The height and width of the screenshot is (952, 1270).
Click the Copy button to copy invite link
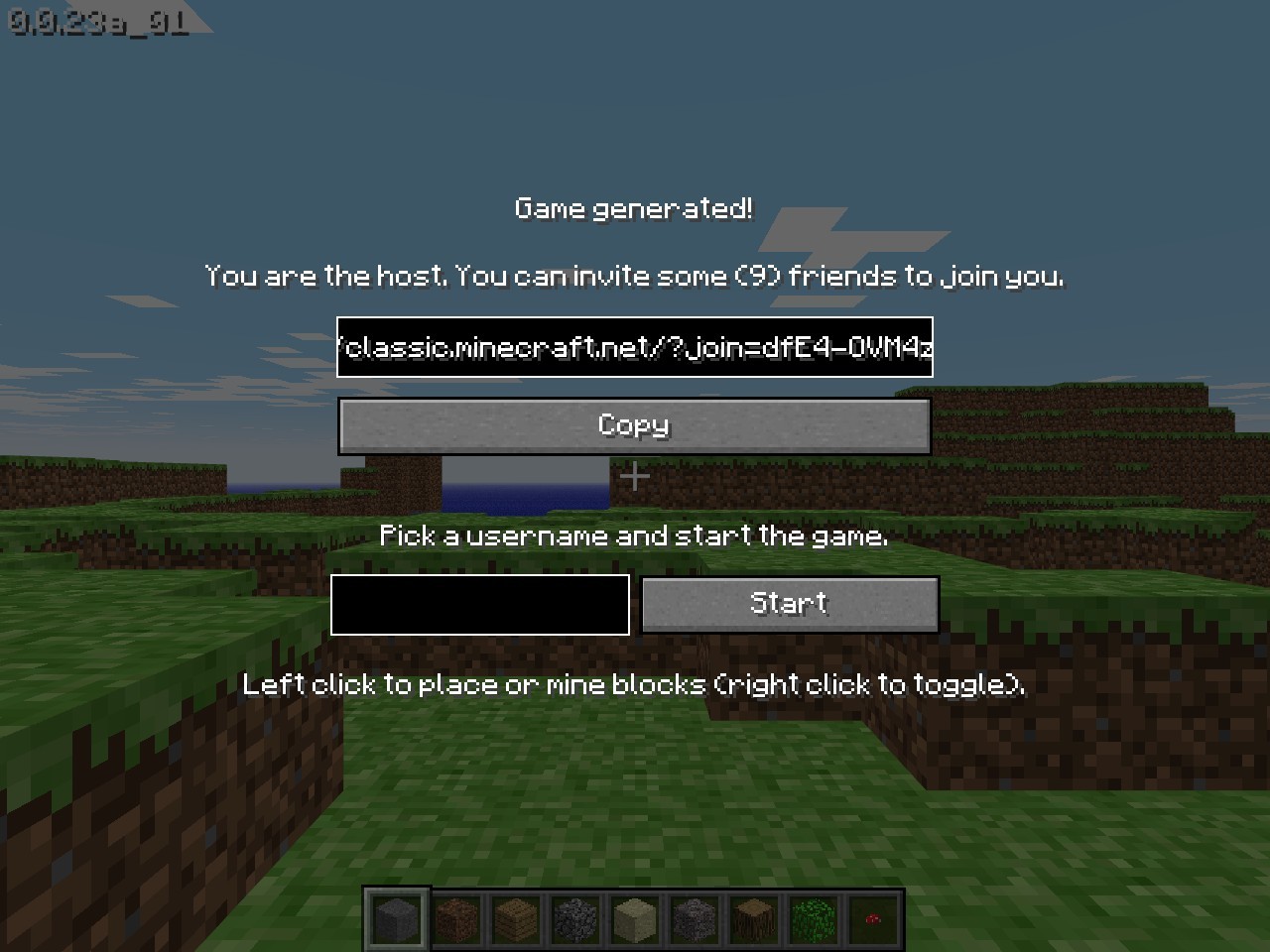pos(634,425)
